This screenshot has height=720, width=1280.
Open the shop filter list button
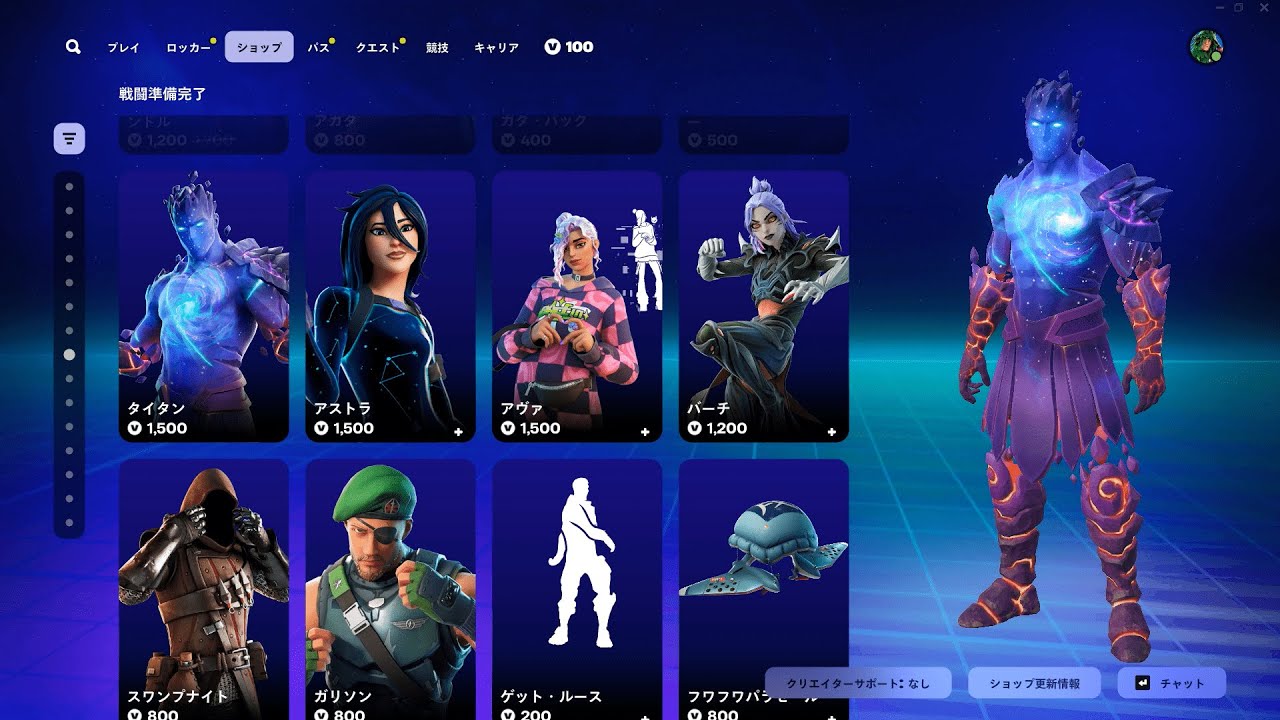pos(69,138)
